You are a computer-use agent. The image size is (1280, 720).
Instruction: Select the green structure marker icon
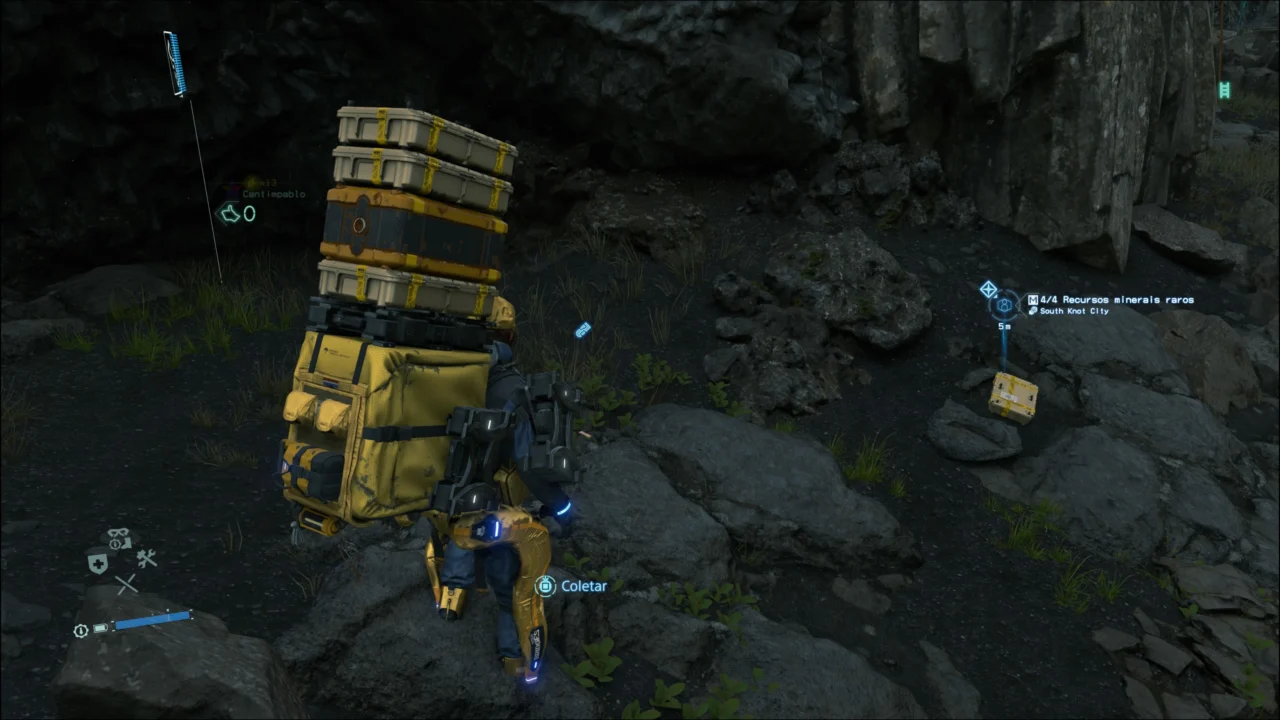pyautogui.click(x=1224, y=90)
